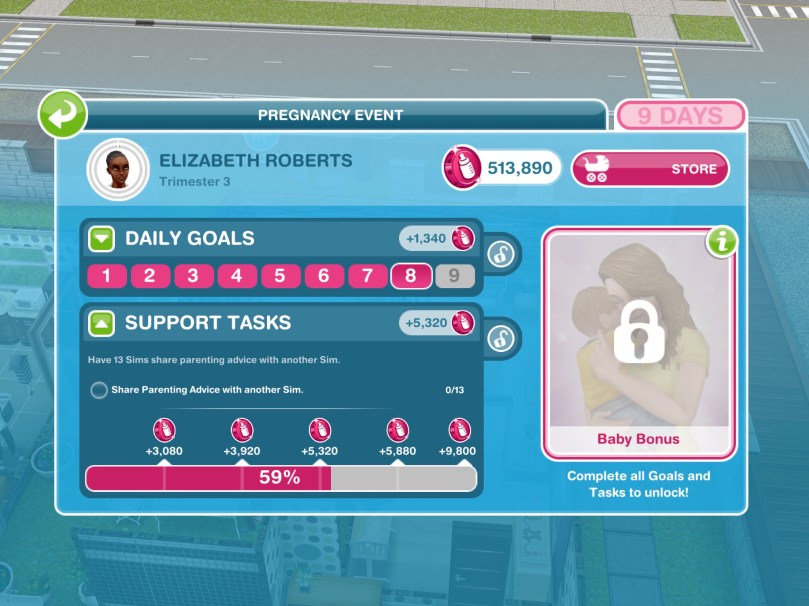Collapse the Support Tasks section
Image resolution: width=809 pixels, height=606 pixels.
pos(102,323)
